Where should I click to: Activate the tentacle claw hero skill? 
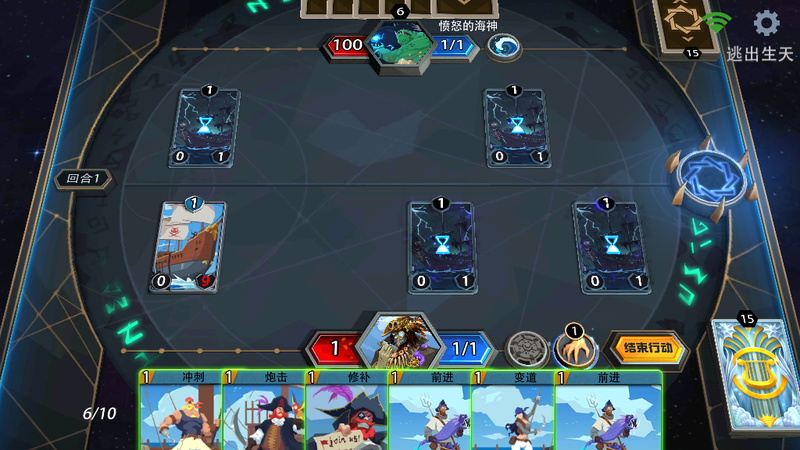coord(575,350)
